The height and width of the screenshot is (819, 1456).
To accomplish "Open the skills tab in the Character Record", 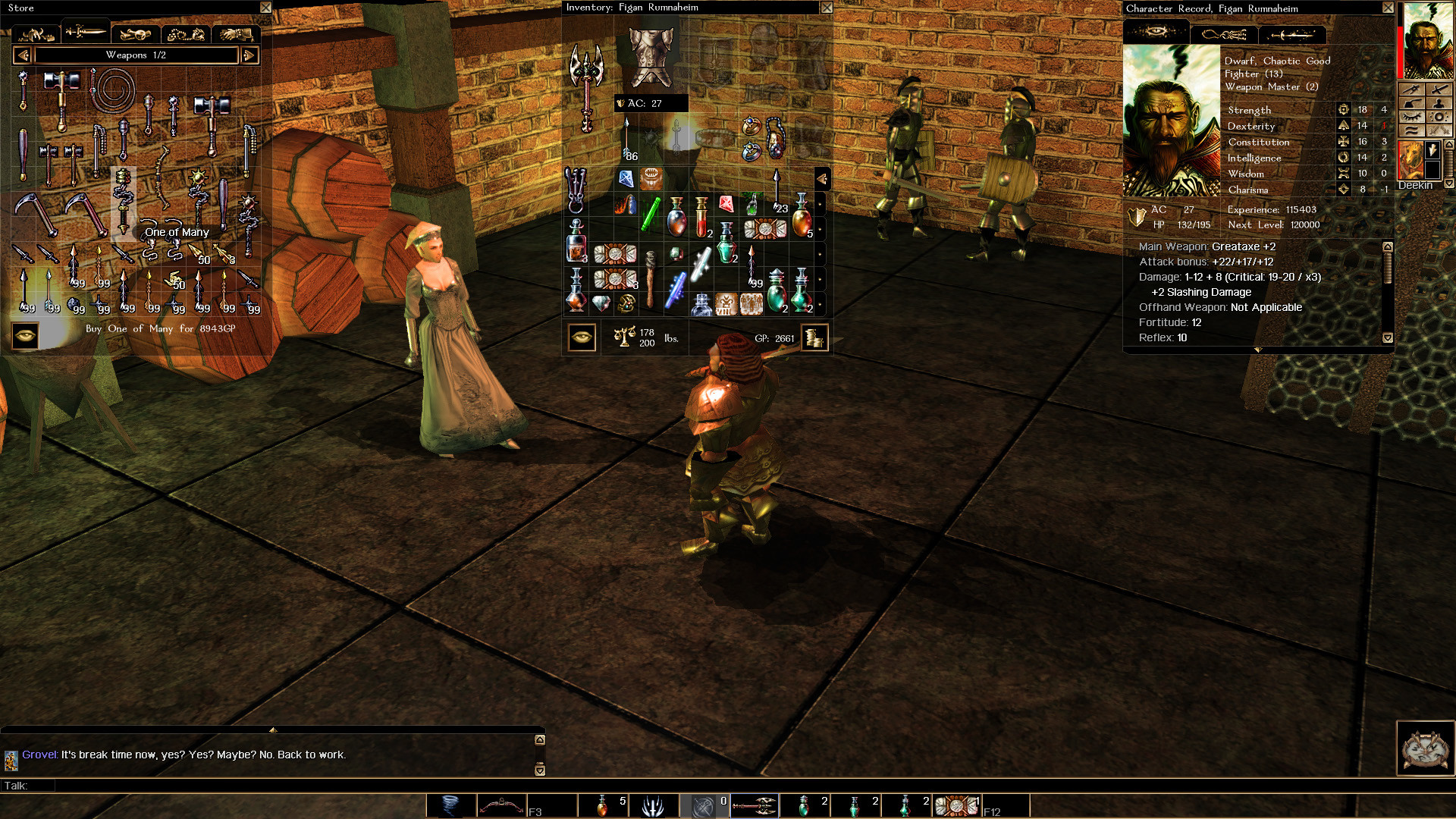I will coord(1223,34).
